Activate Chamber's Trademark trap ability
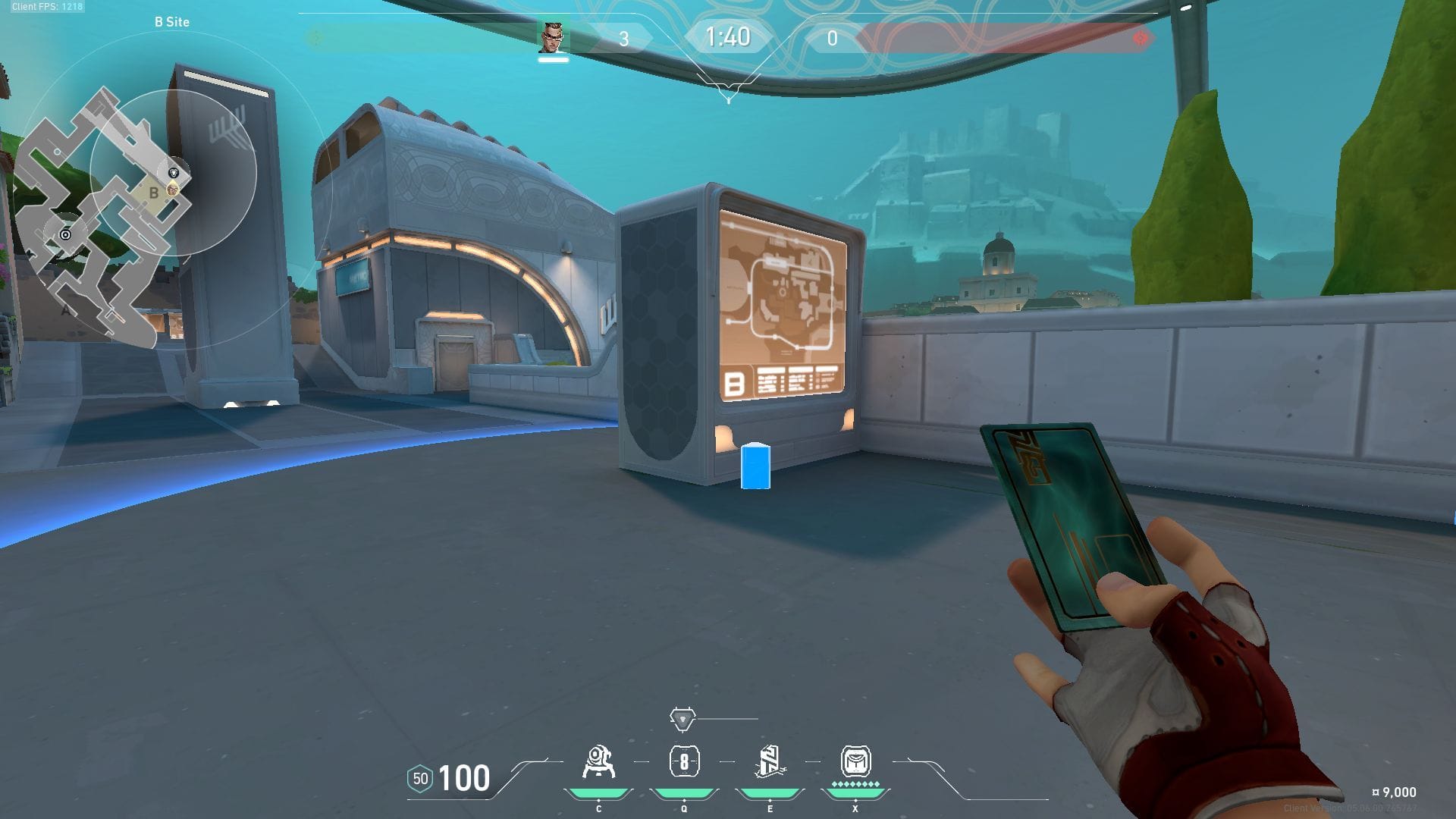The height and width of the screenshot is (819, 1456). pos(598,763)
